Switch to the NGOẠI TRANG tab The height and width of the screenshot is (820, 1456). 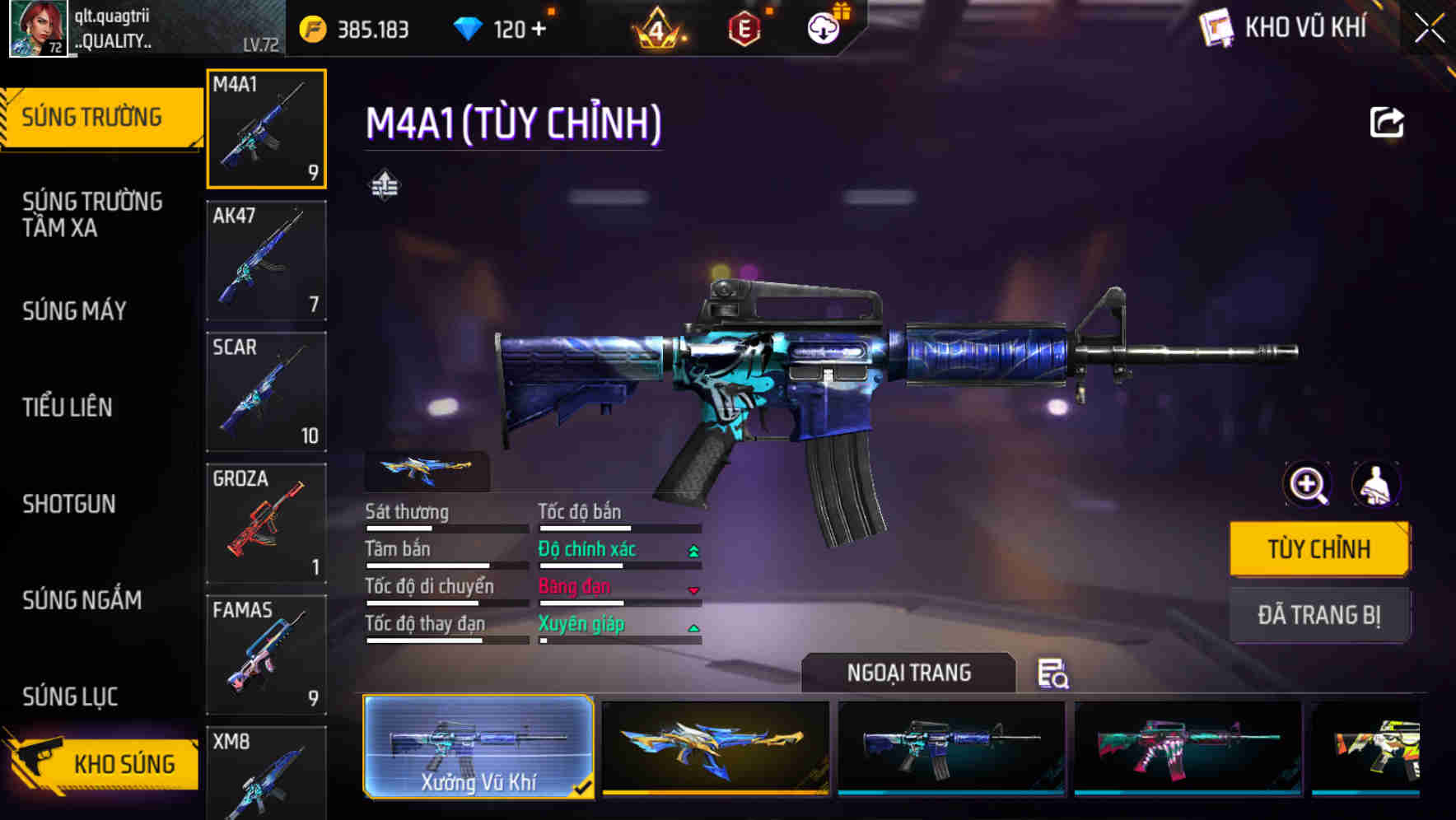pos(911,673)
